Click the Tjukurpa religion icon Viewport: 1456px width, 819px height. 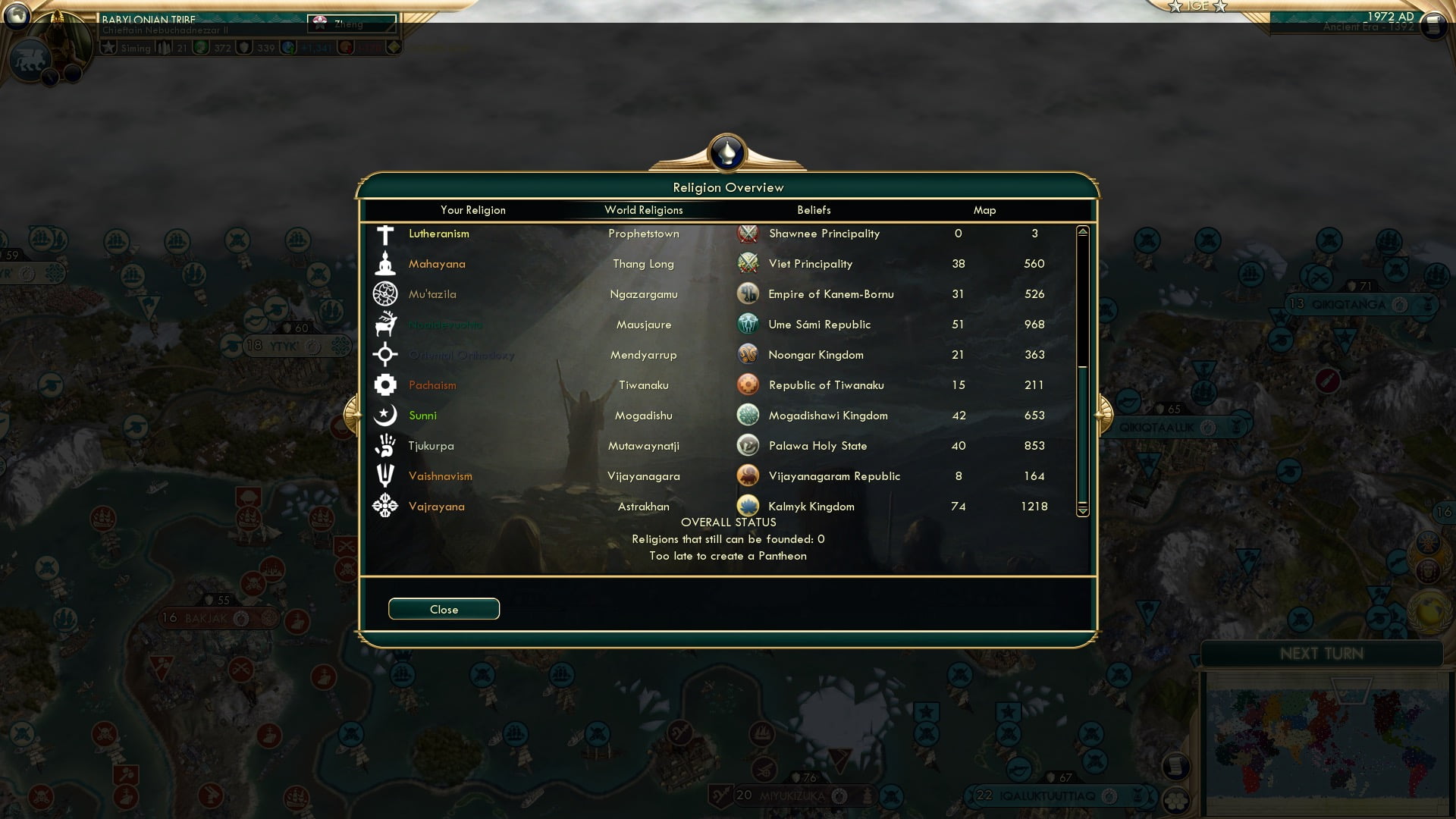tap(385, 446)
